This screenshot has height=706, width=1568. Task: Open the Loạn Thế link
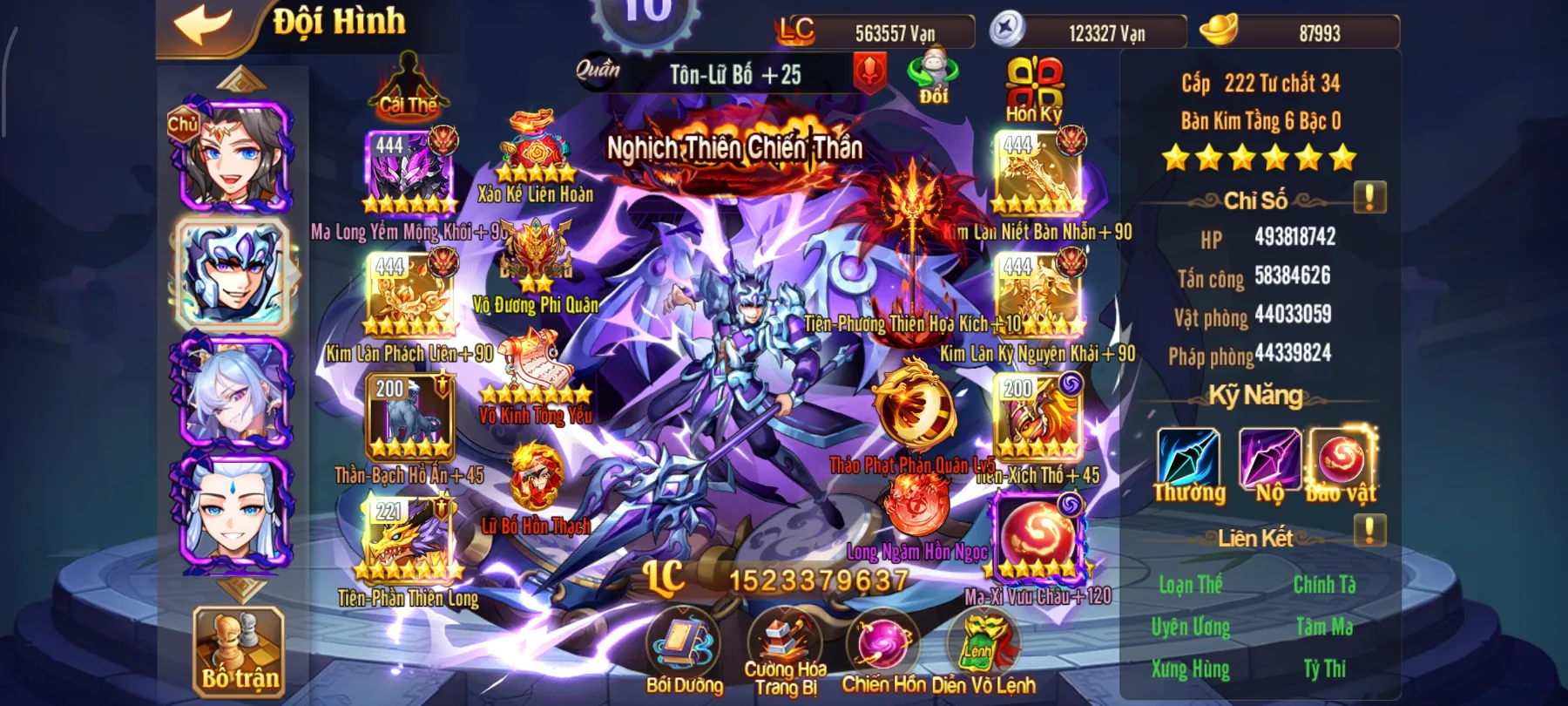1193,585
